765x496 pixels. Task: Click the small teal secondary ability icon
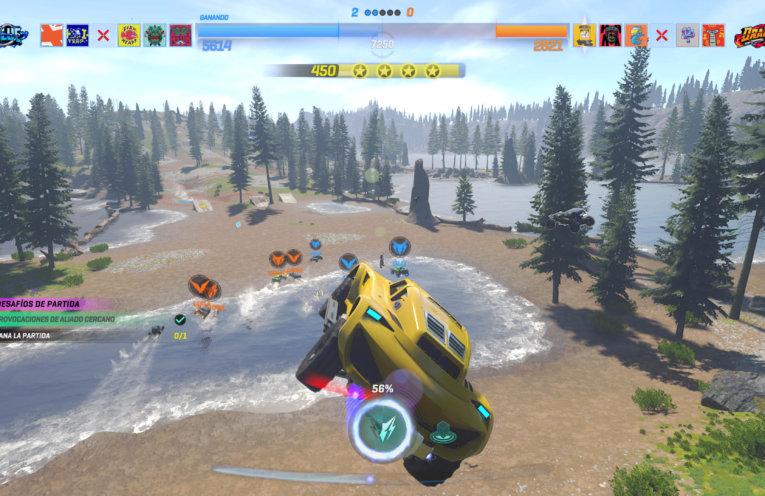point(443,434)
